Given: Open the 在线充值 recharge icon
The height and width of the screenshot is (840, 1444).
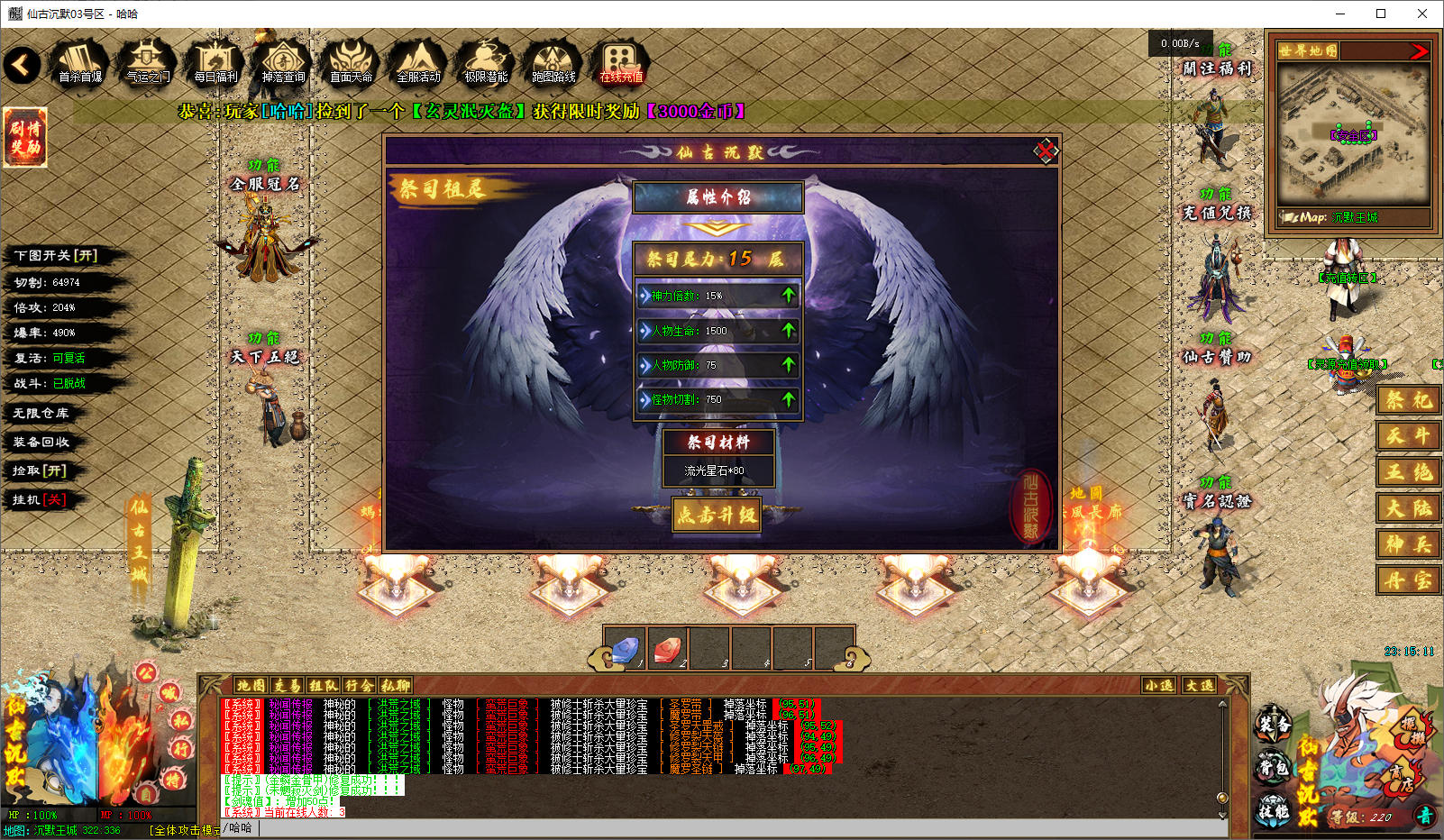Looking at the screenshot, I should (621, 63).
